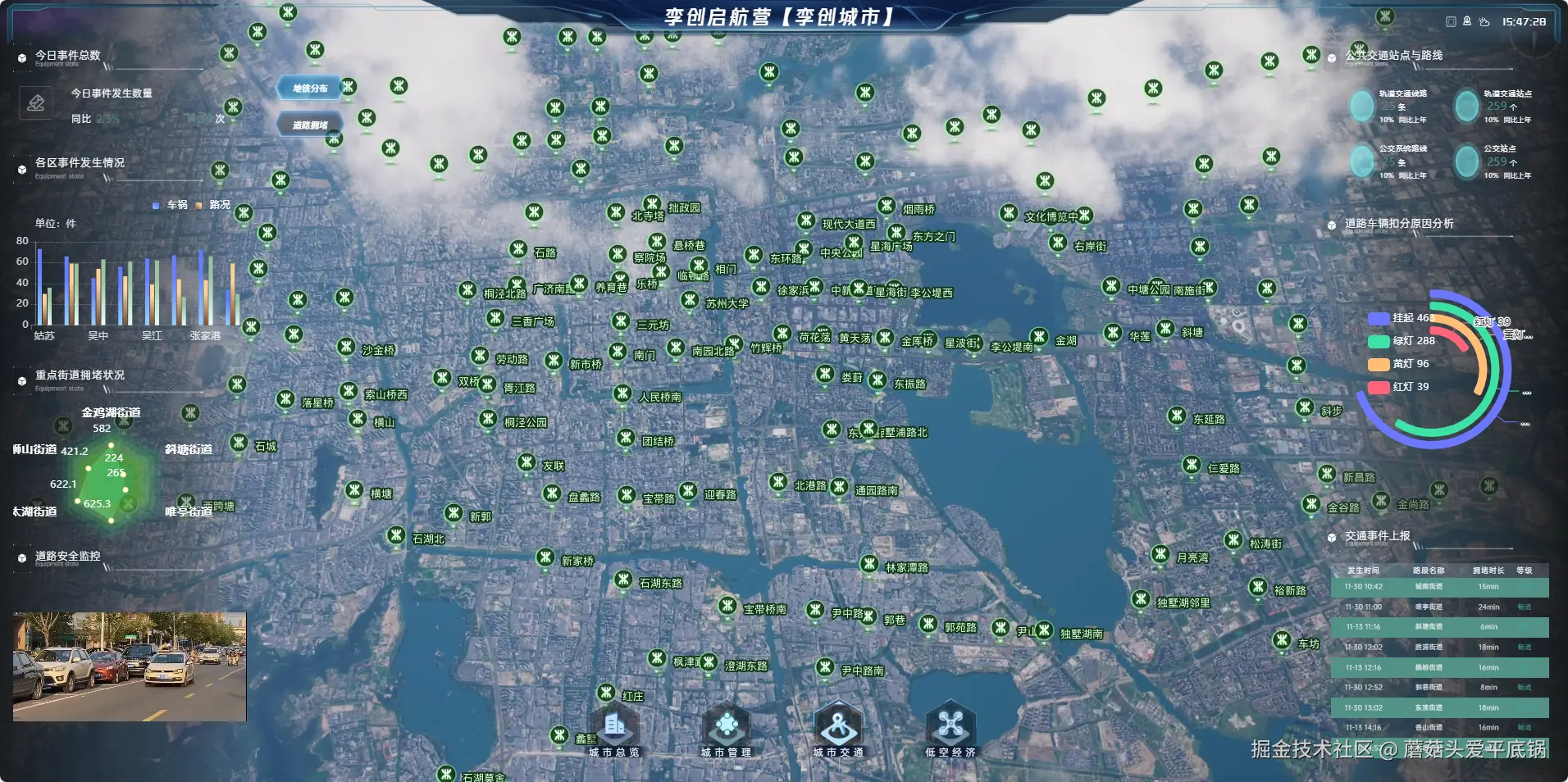The height and width of the screenshot is (782, 1568).
Task: Click the camera icon in the header
Action: pyautogui.click(x=1467, y=22)
